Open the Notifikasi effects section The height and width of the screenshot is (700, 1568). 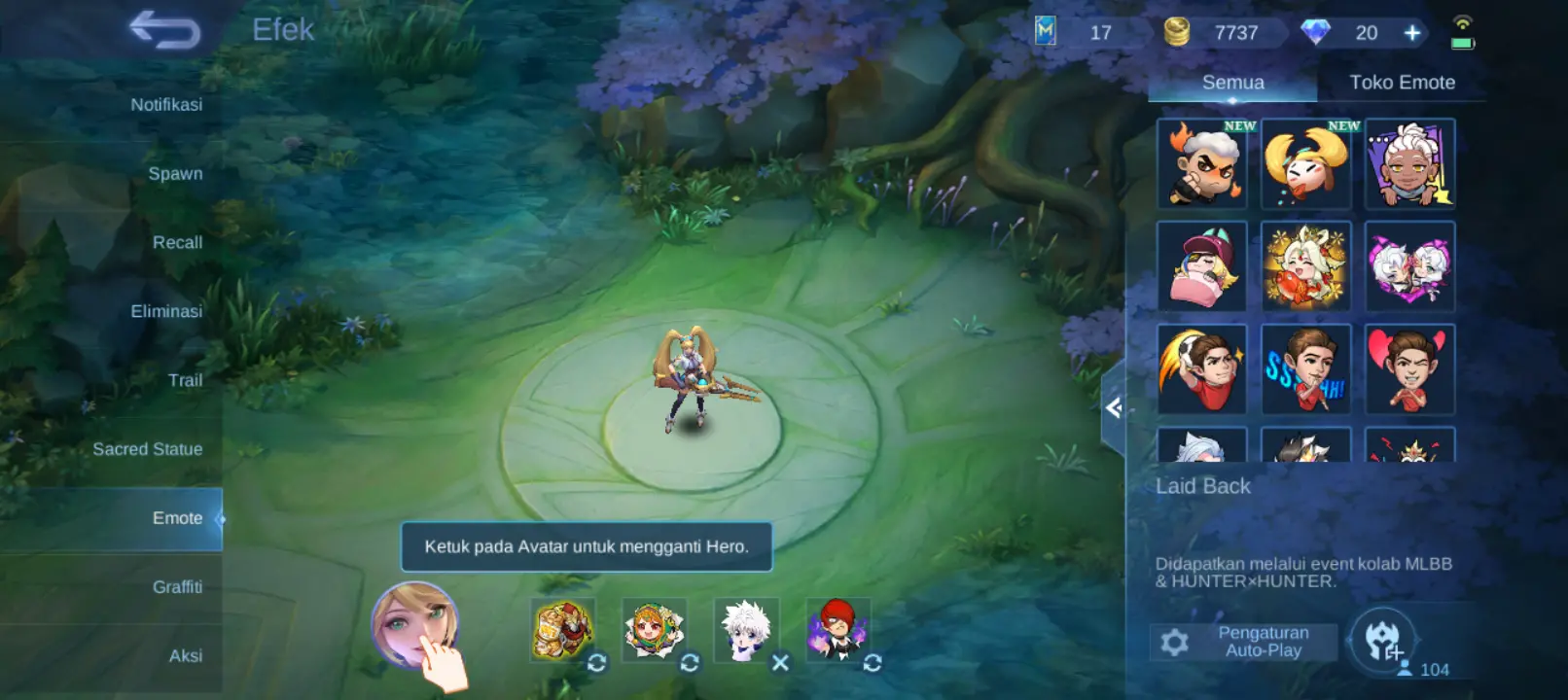tap(166, 104)
